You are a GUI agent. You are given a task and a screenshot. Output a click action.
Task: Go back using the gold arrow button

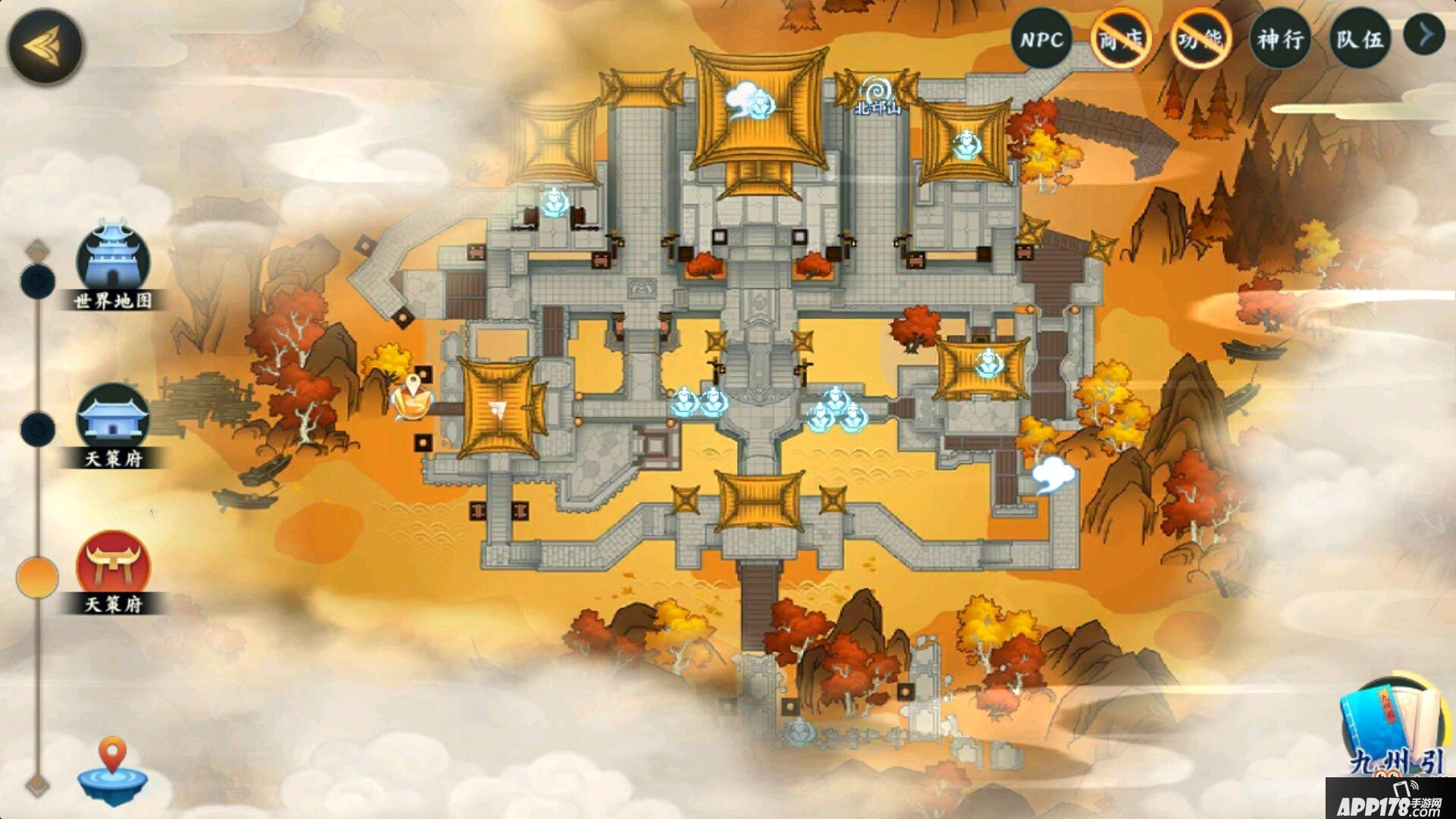(x=45, y=46)
